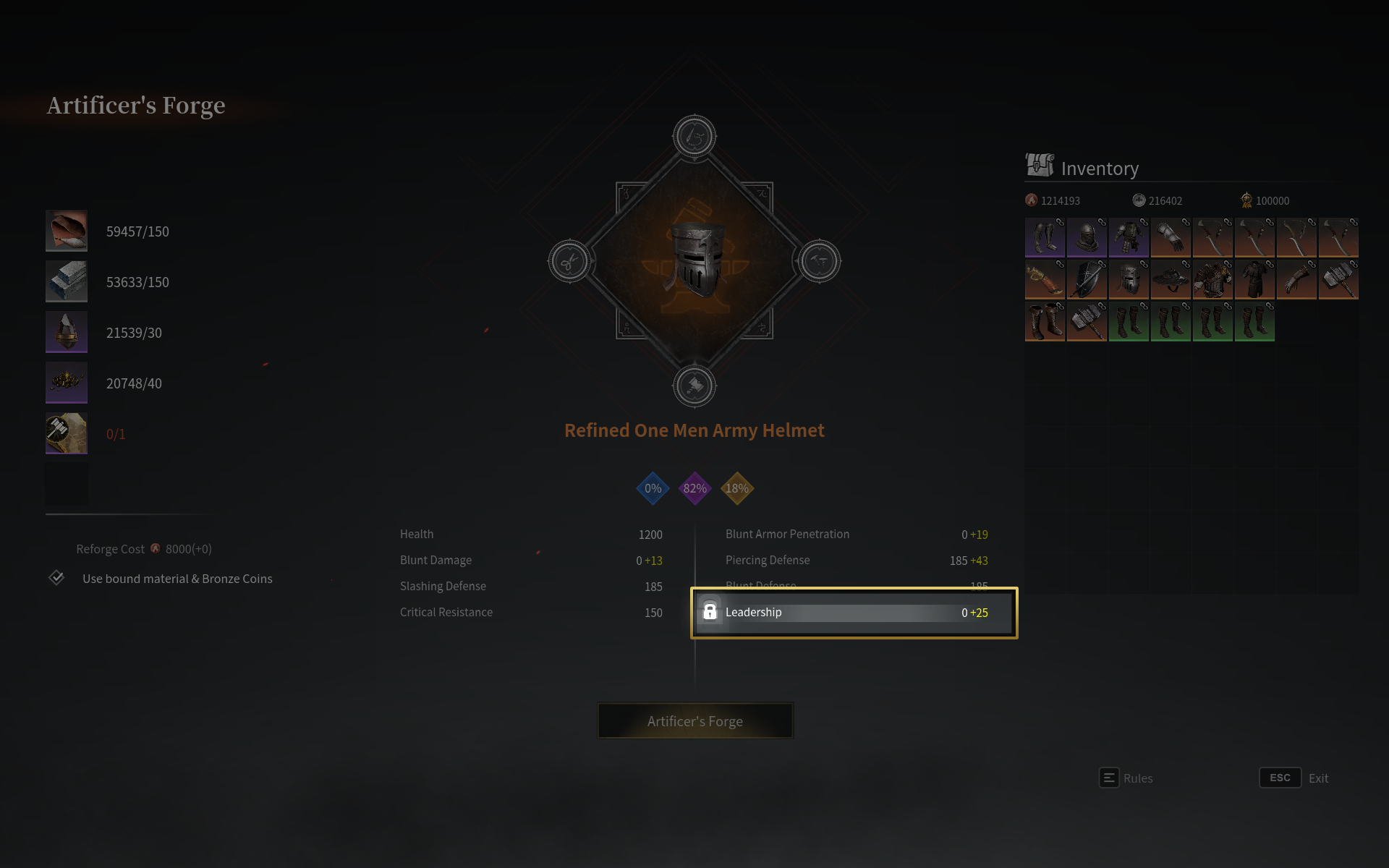Click the golden medal currency icon showing 100000
The width and height of the screenshot is (1389, 868).
[x=1246, y=200]
